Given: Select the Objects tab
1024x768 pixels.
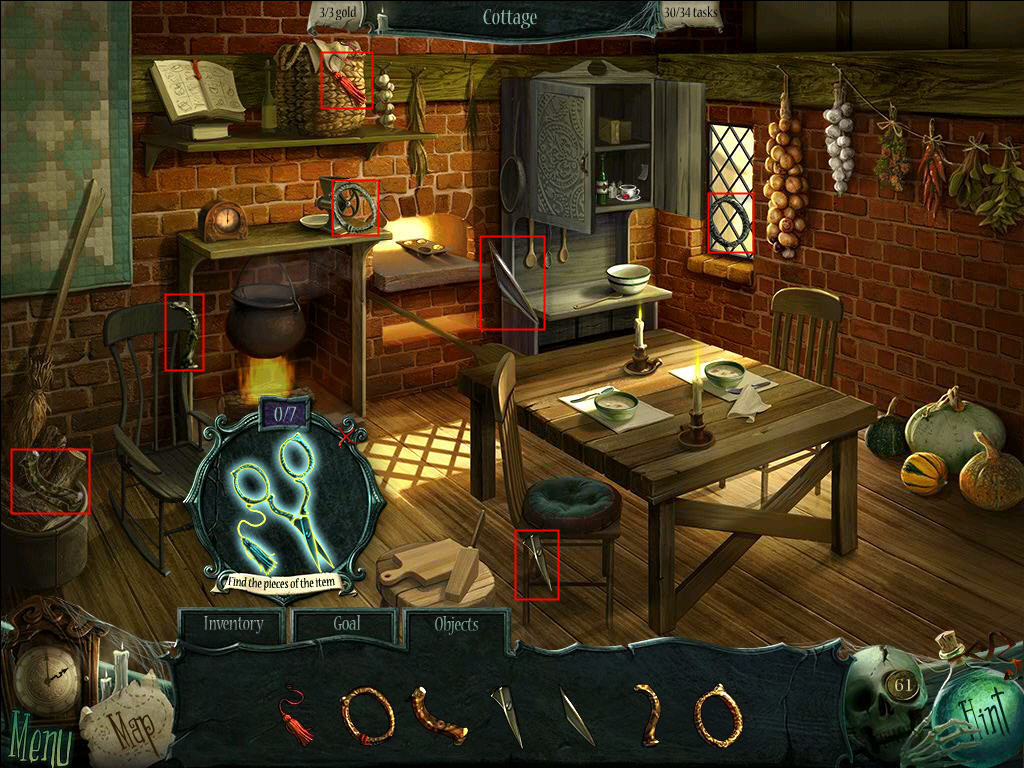Looking at the screenshot, I should pyautogui.click(x=456, y=625).
